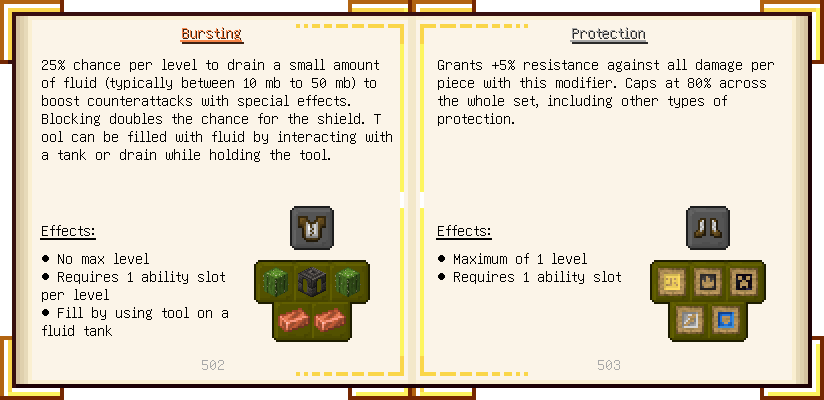This screenshot has width=824, height=400.
Task: Select the chestplate tool icon
Action: click(x=311, y=228)
